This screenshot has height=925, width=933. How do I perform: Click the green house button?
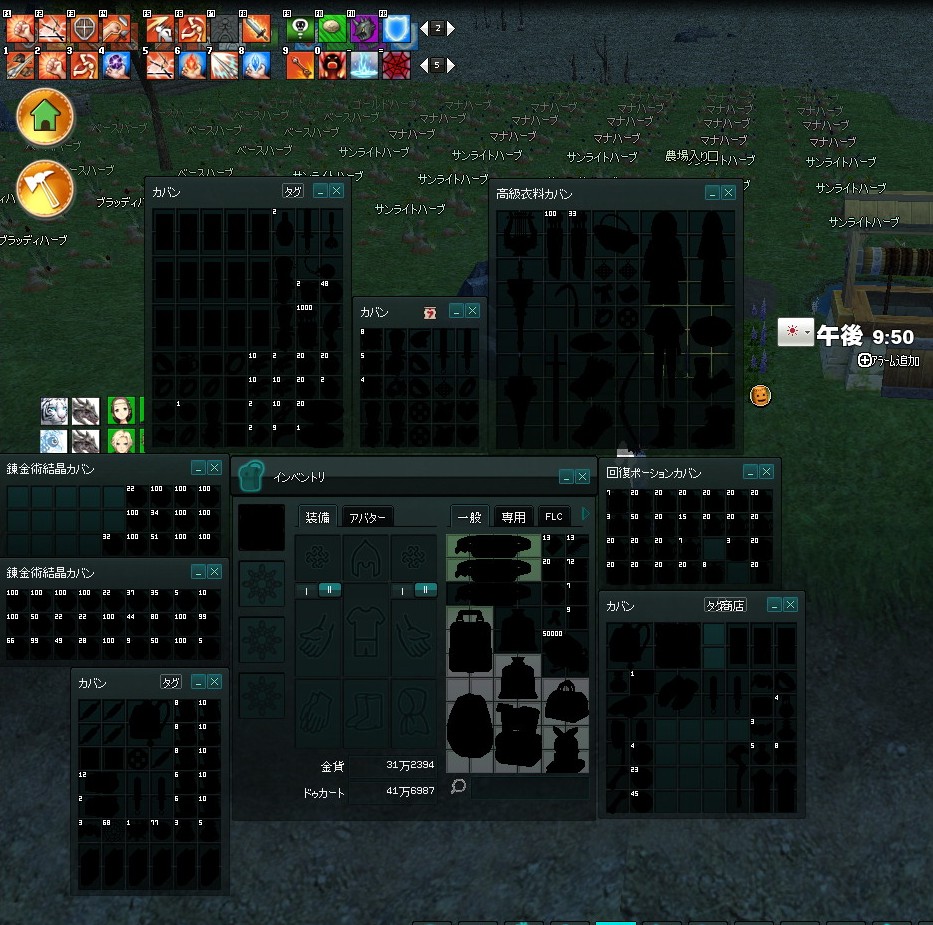45,117
